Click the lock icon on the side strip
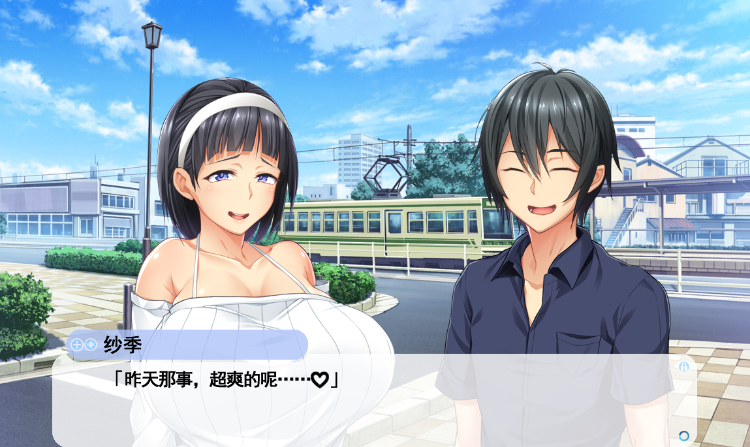The height and width of the screenshot is (447, 750). 684,366
